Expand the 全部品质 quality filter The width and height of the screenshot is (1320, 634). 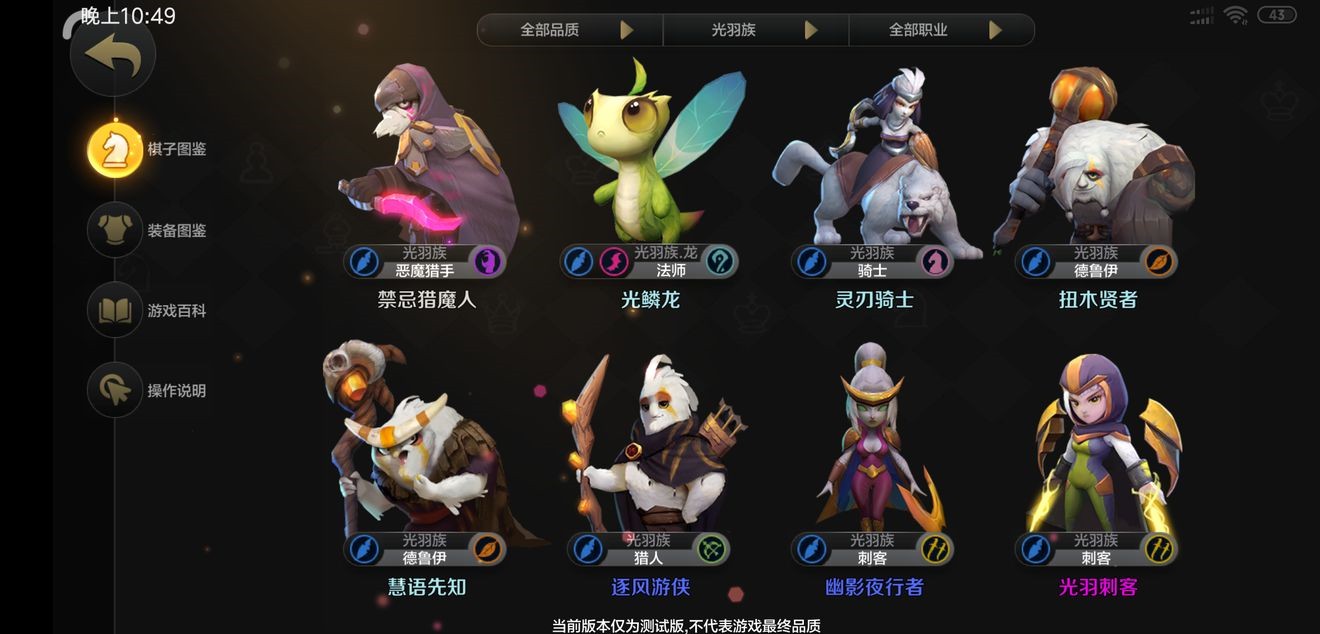point(570,30)
